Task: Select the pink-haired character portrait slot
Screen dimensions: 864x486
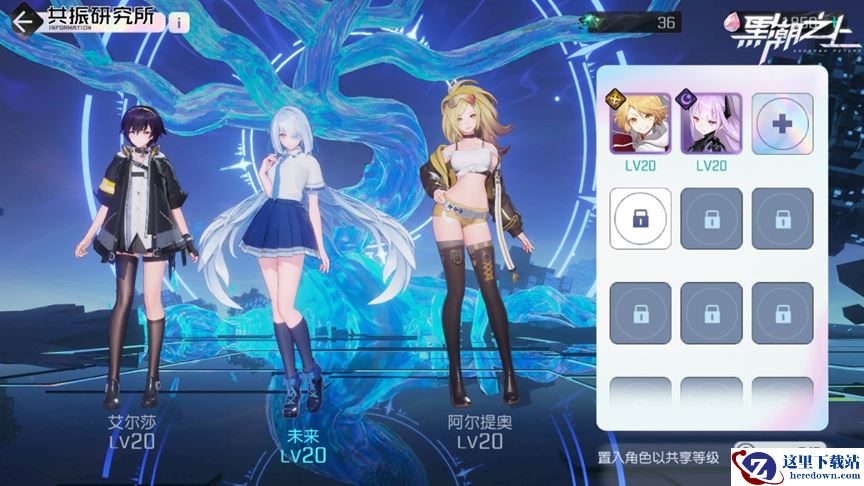Action: 711,123
